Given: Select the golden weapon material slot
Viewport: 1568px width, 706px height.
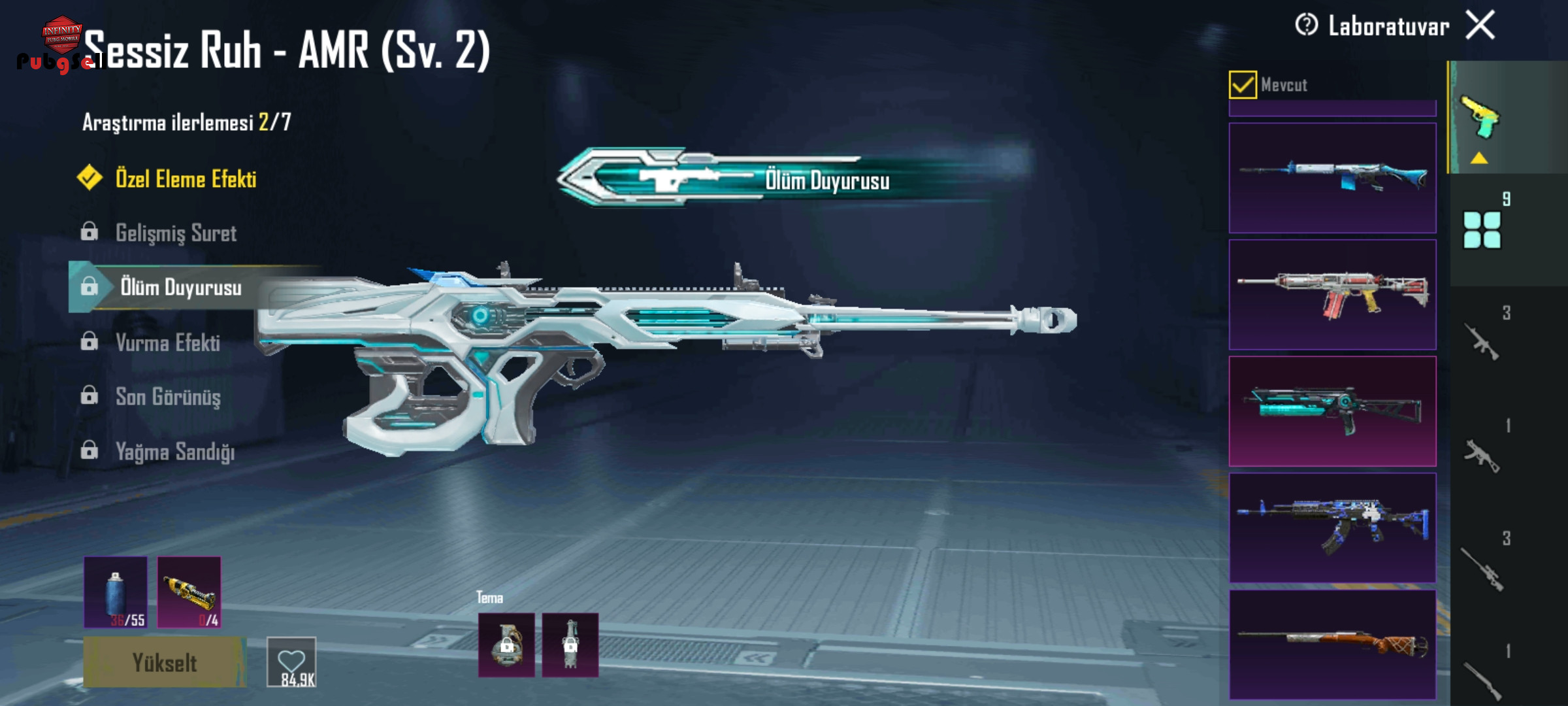Looking at the screenshot, I should coord(189,592).
